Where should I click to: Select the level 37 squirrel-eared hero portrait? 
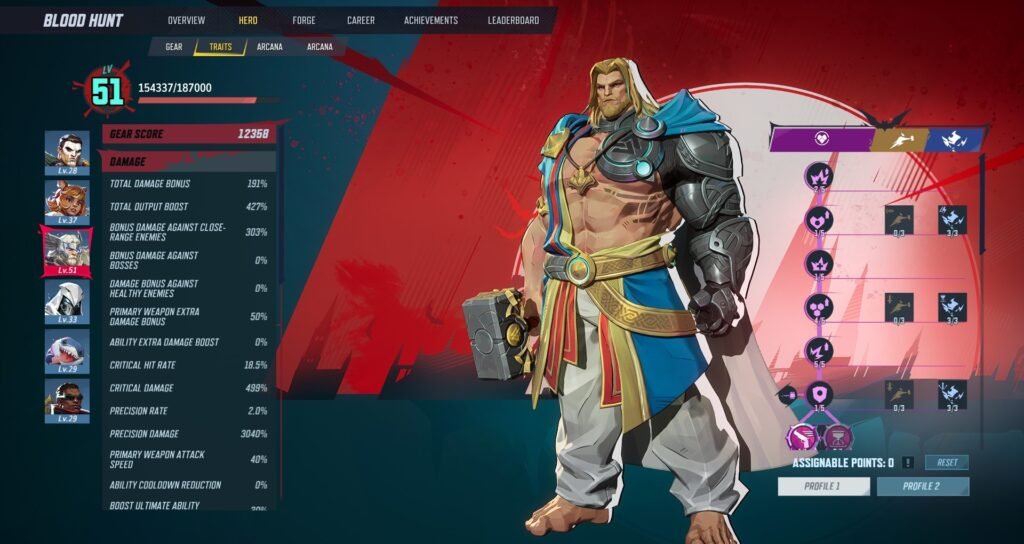pyautogui.click(x=67, y=199)
